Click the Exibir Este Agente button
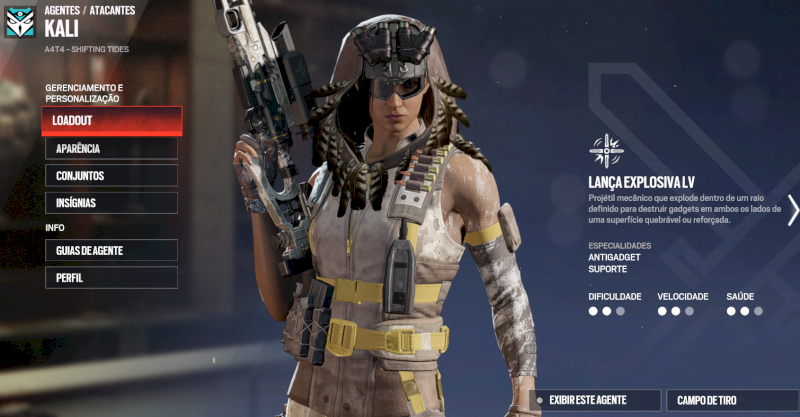800x417 pixels. (x=596, y=400)
